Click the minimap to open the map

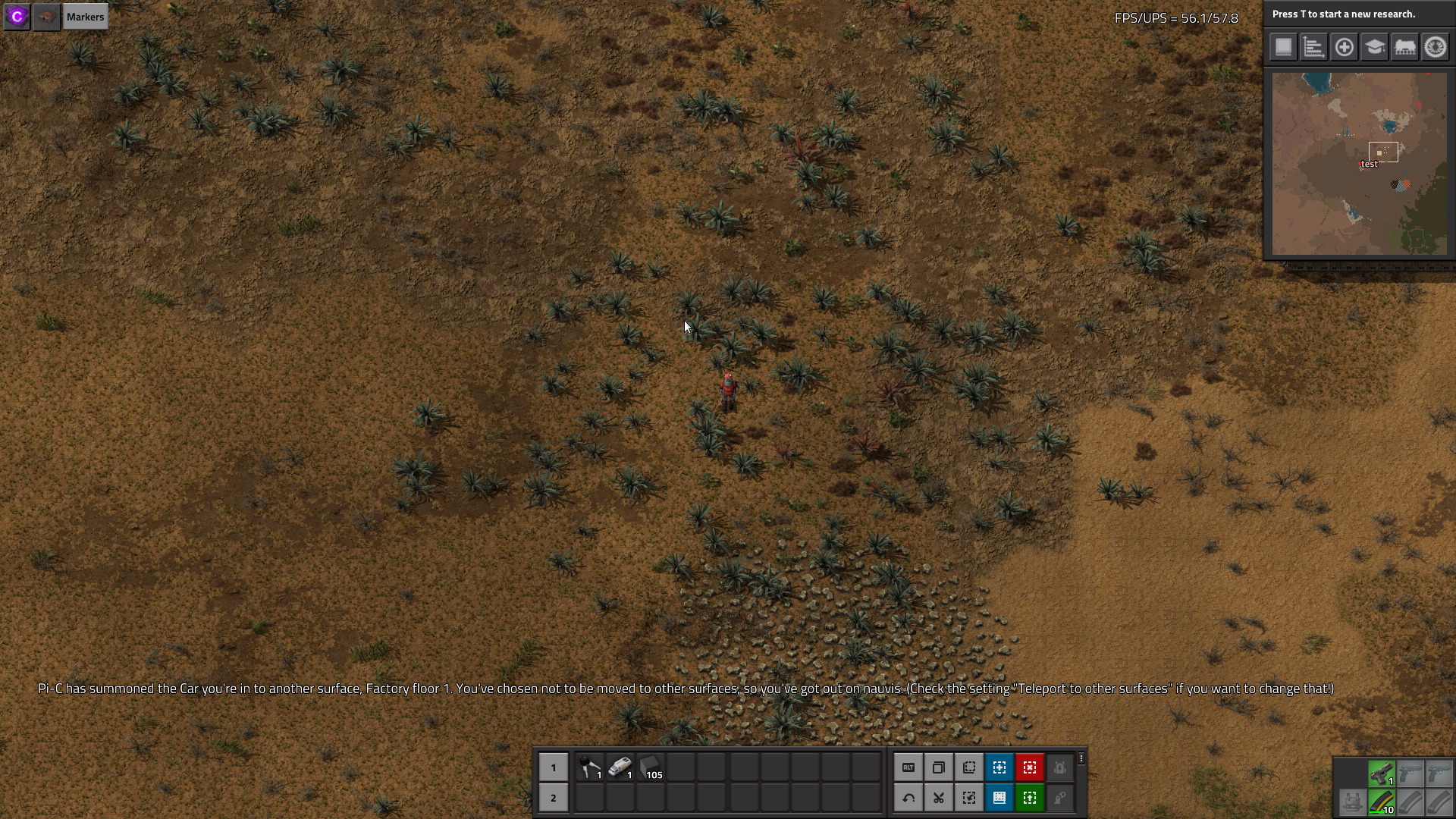[1359, 164]
